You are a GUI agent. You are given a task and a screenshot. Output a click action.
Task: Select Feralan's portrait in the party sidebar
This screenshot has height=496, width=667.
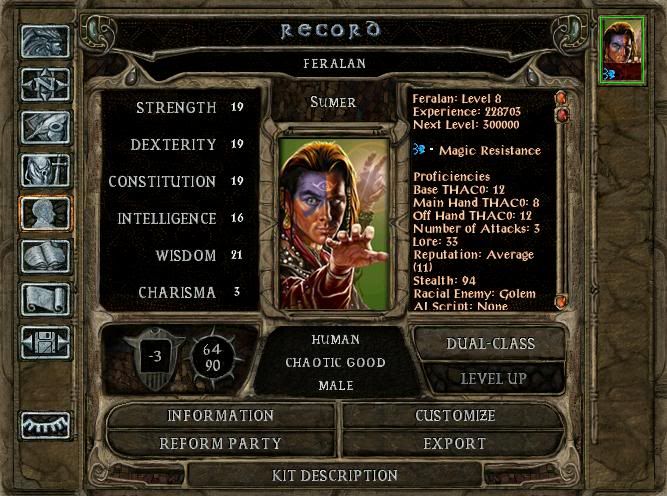[623, 52]
